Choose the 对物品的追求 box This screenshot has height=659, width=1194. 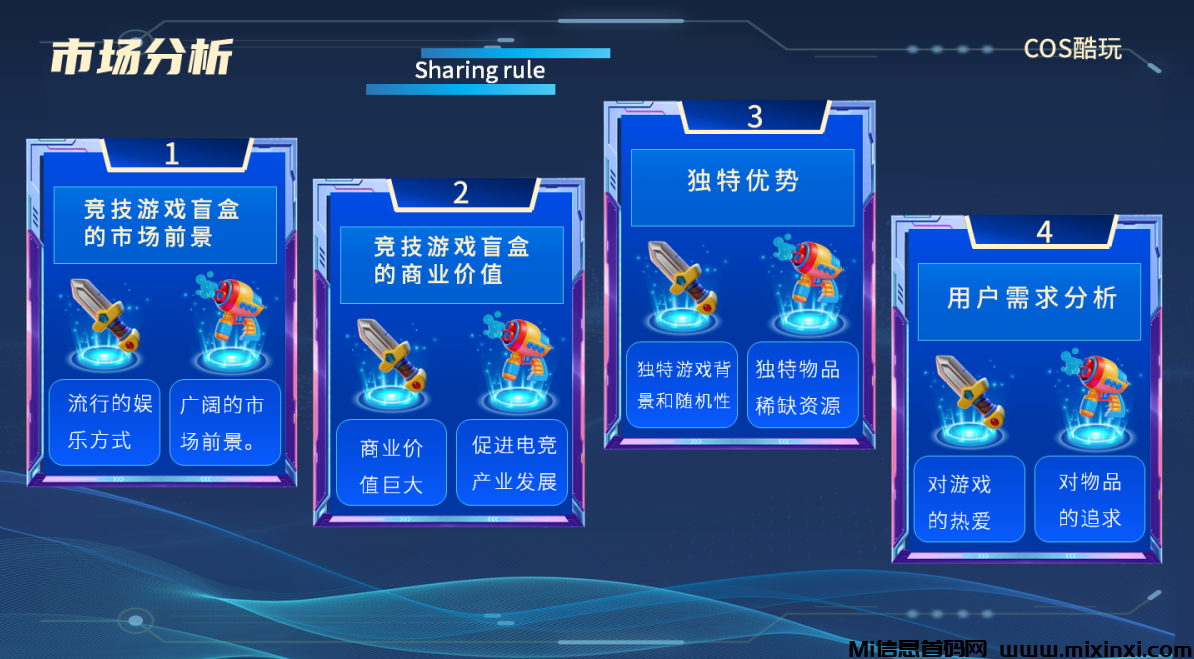pyautogui.click(x=1089, y=499)
